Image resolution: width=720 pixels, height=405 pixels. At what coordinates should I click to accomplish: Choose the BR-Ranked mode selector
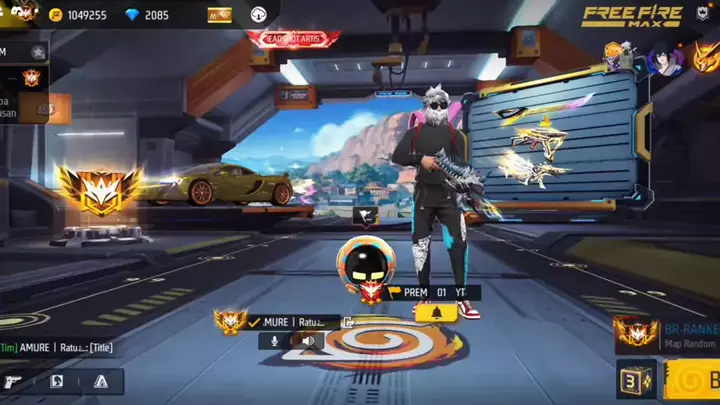point(665,336)
